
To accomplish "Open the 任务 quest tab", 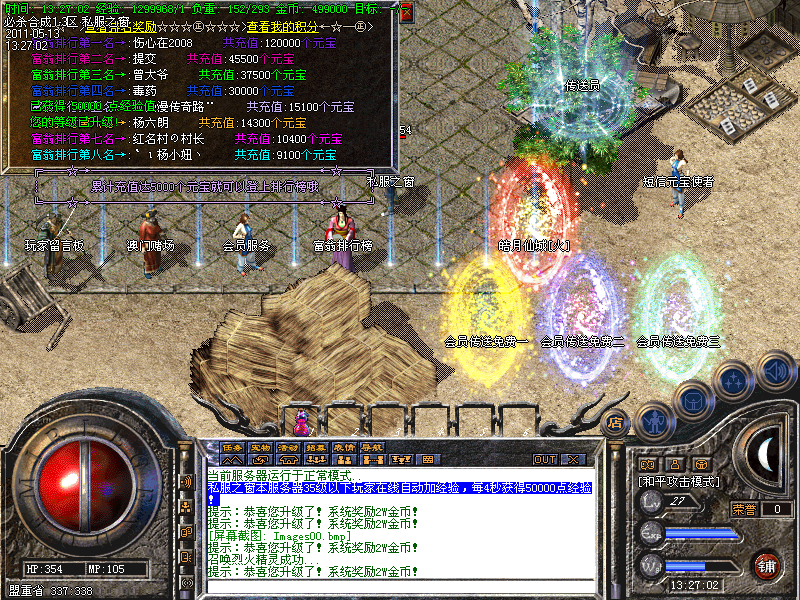I will (232, 447).
